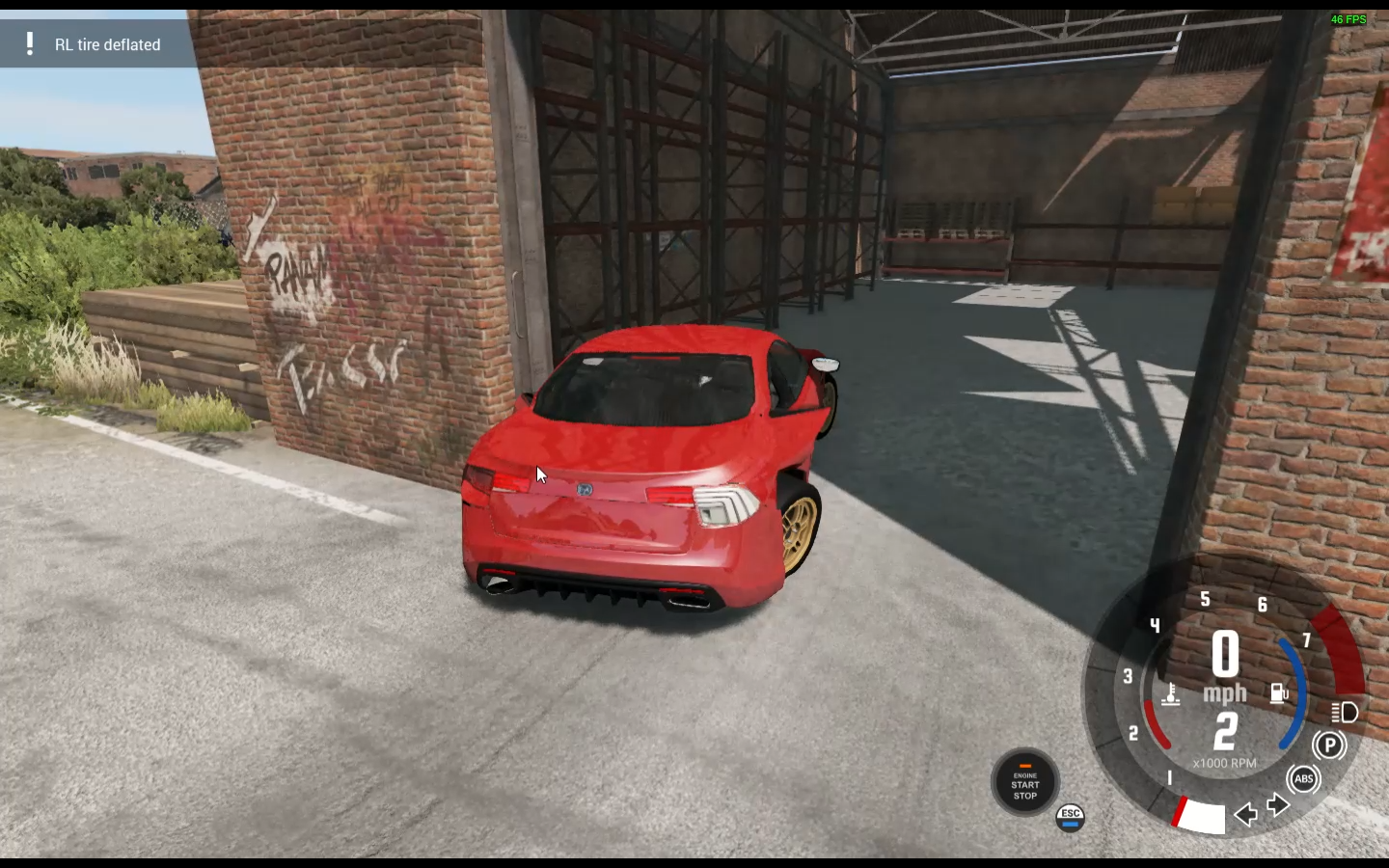Click the engine temperature gauge icon

point(1171,694)
